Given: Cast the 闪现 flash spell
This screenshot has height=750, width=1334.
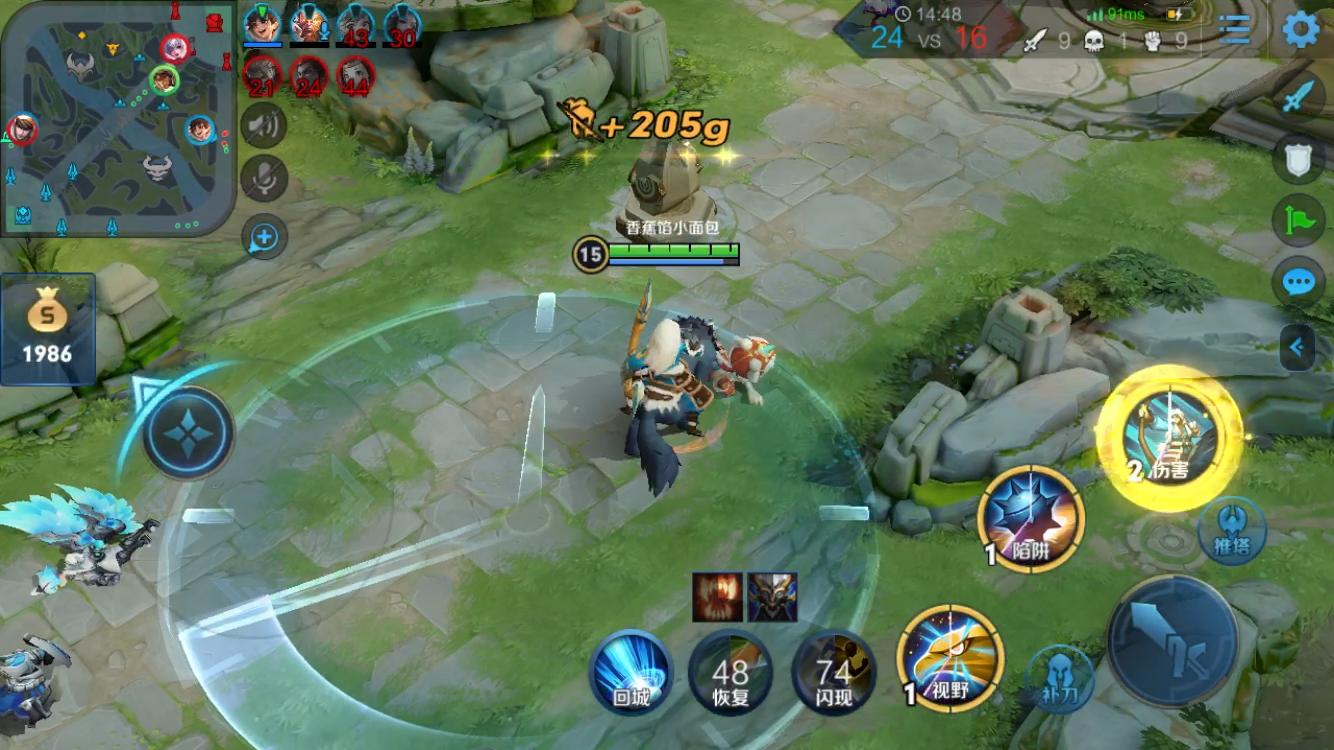Looking at the screenshot, I should [833, 671].
